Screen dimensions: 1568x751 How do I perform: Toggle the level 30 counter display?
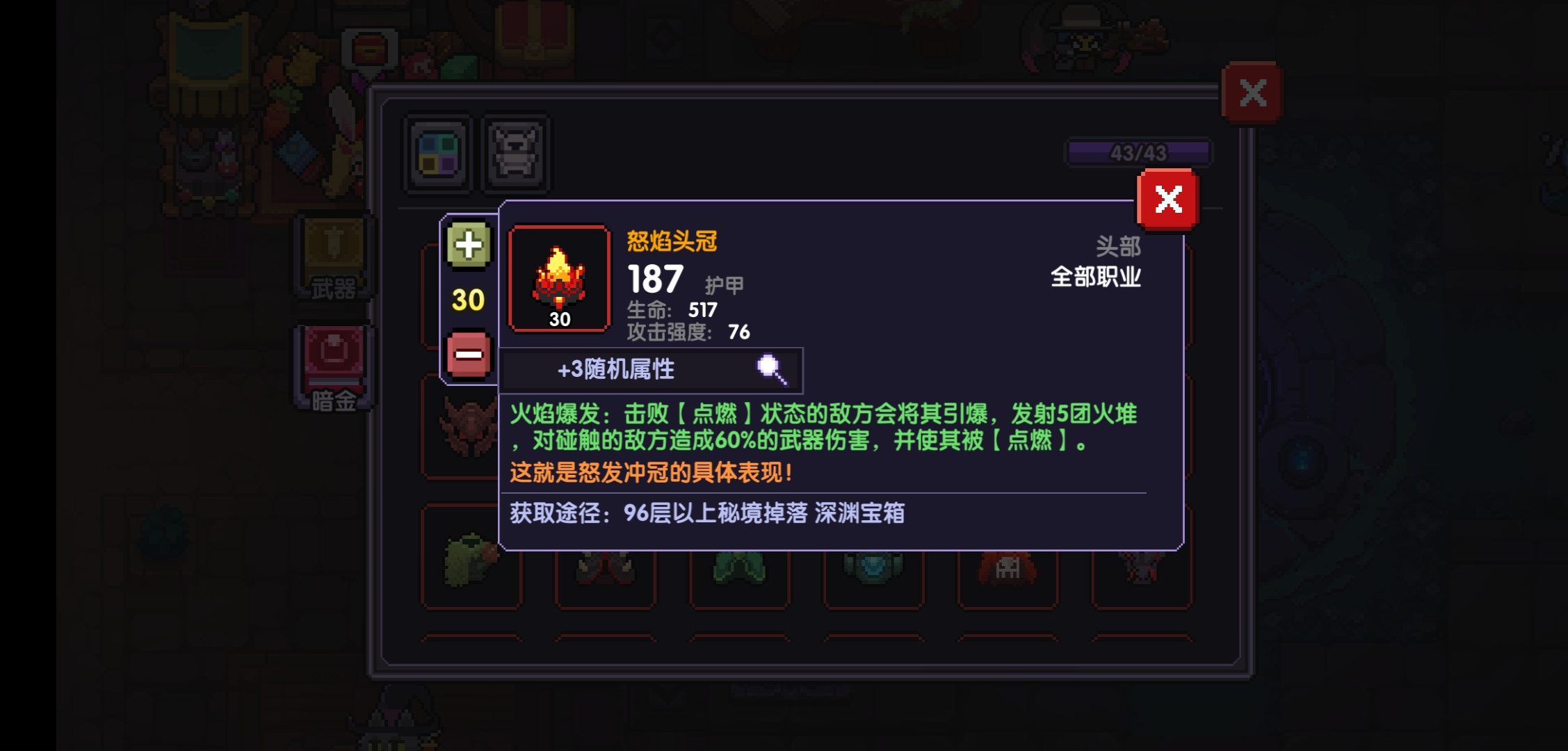[x=469, y=300]
